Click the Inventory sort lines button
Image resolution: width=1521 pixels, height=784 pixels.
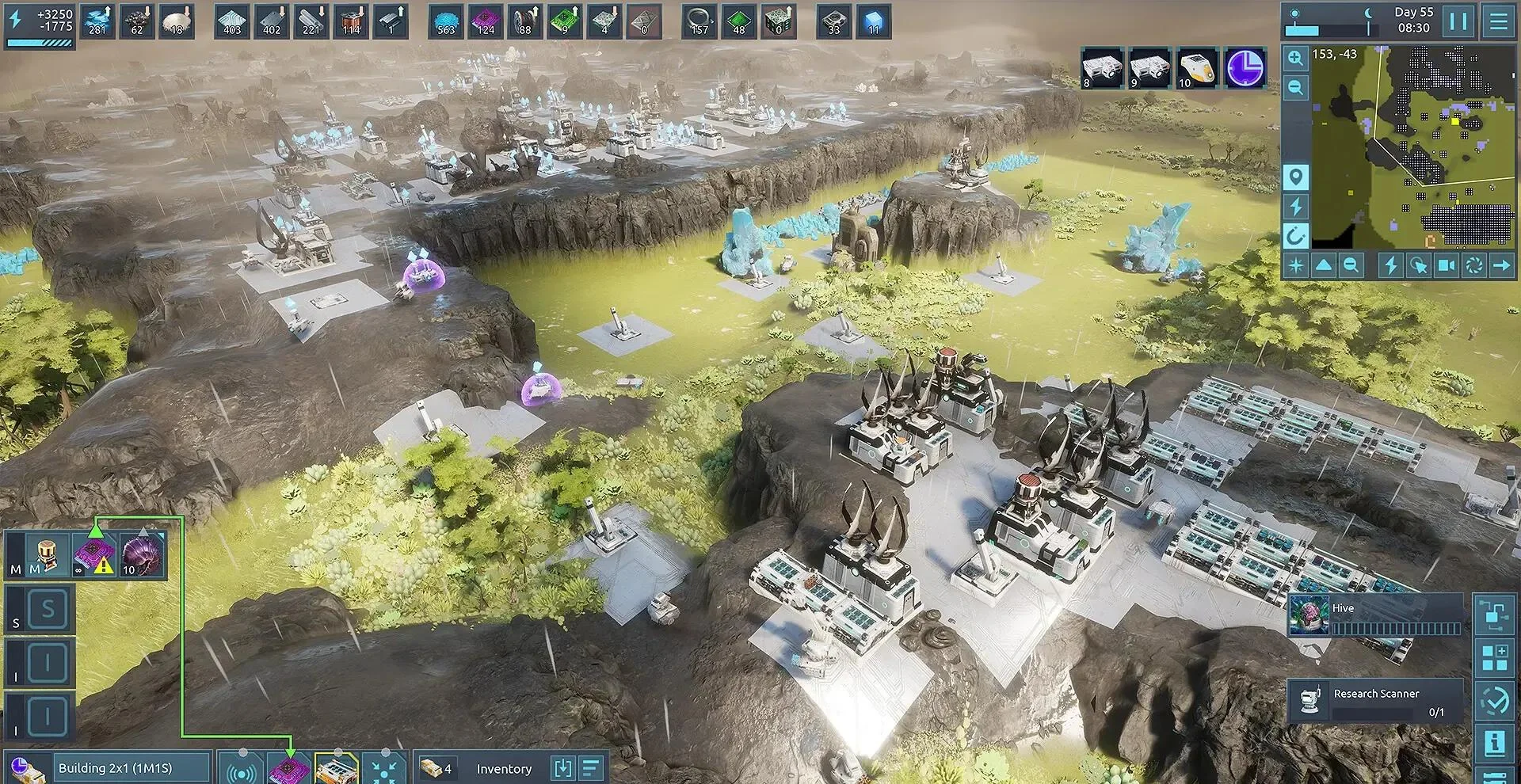tap(592, 768)
